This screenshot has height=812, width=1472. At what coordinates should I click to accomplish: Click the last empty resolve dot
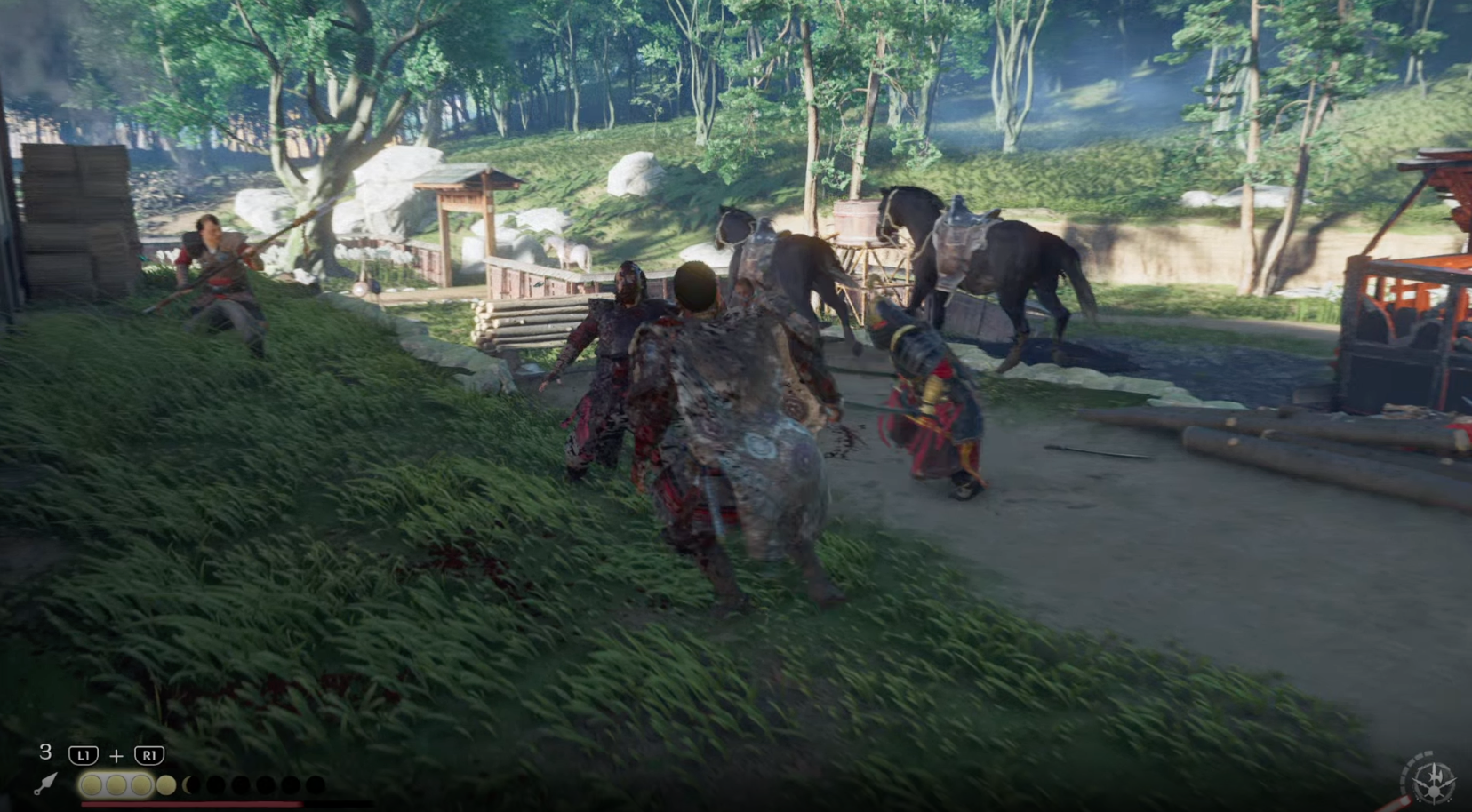click(x=316, y=785)
